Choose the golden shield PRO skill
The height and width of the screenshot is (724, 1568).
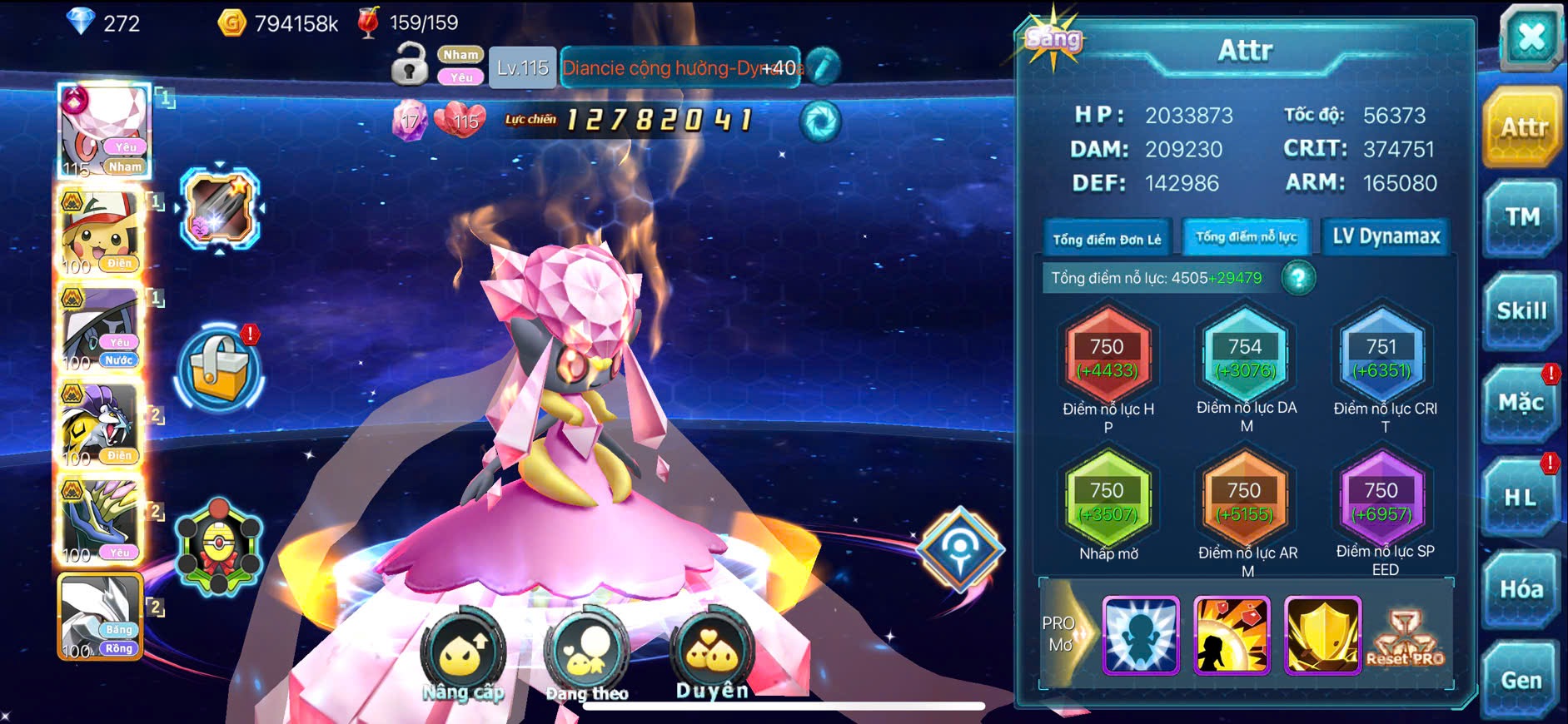[1322, 635]
